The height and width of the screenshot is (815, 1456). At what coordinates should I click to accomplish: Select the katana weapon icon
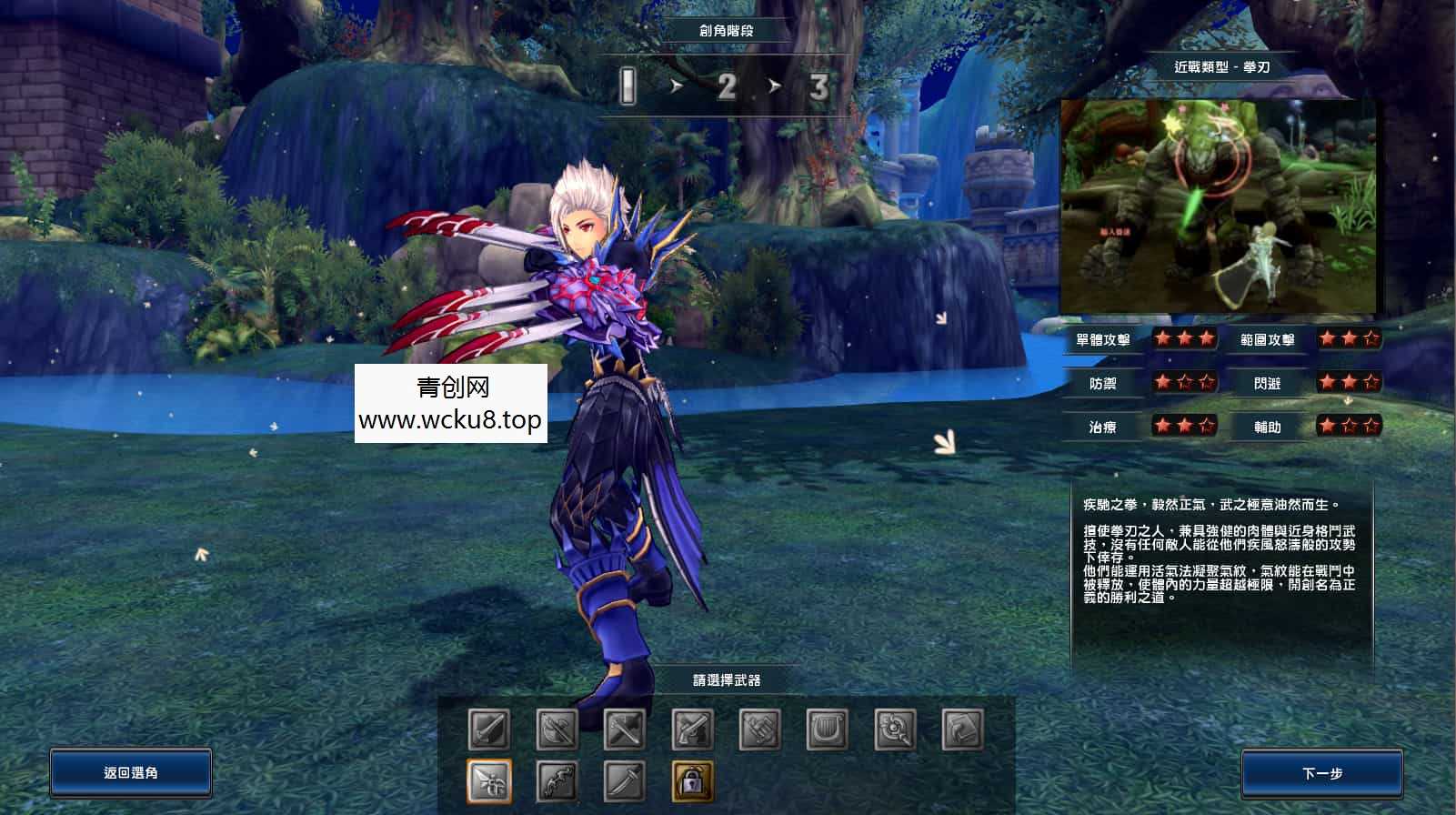[x=625, y=780]
